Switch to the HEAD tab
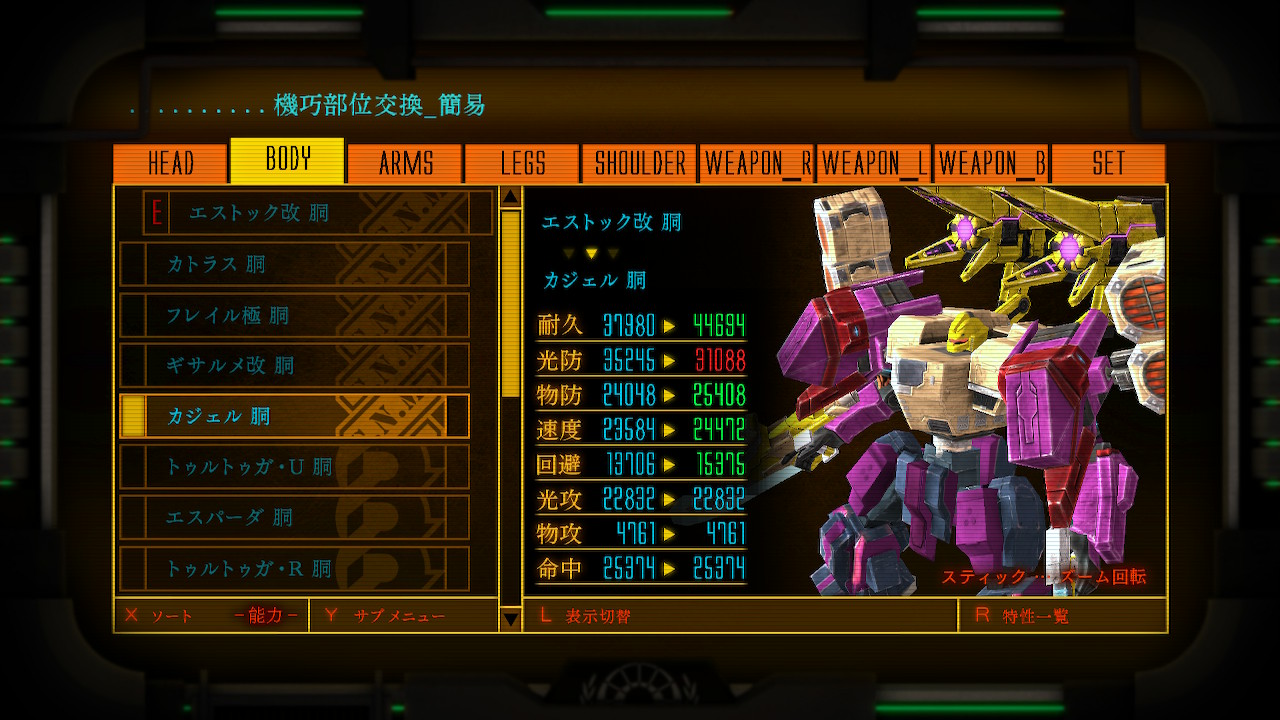Viewport: 1280px width, 720px height. [x=171, y=164]
